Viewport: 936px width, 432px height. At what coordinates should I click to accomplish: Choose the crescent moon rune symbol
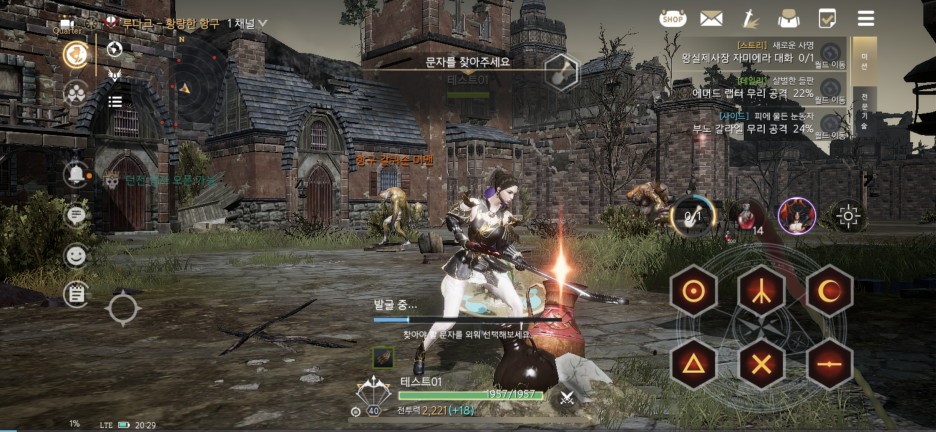pyautogui.click(x=828, y=290)
